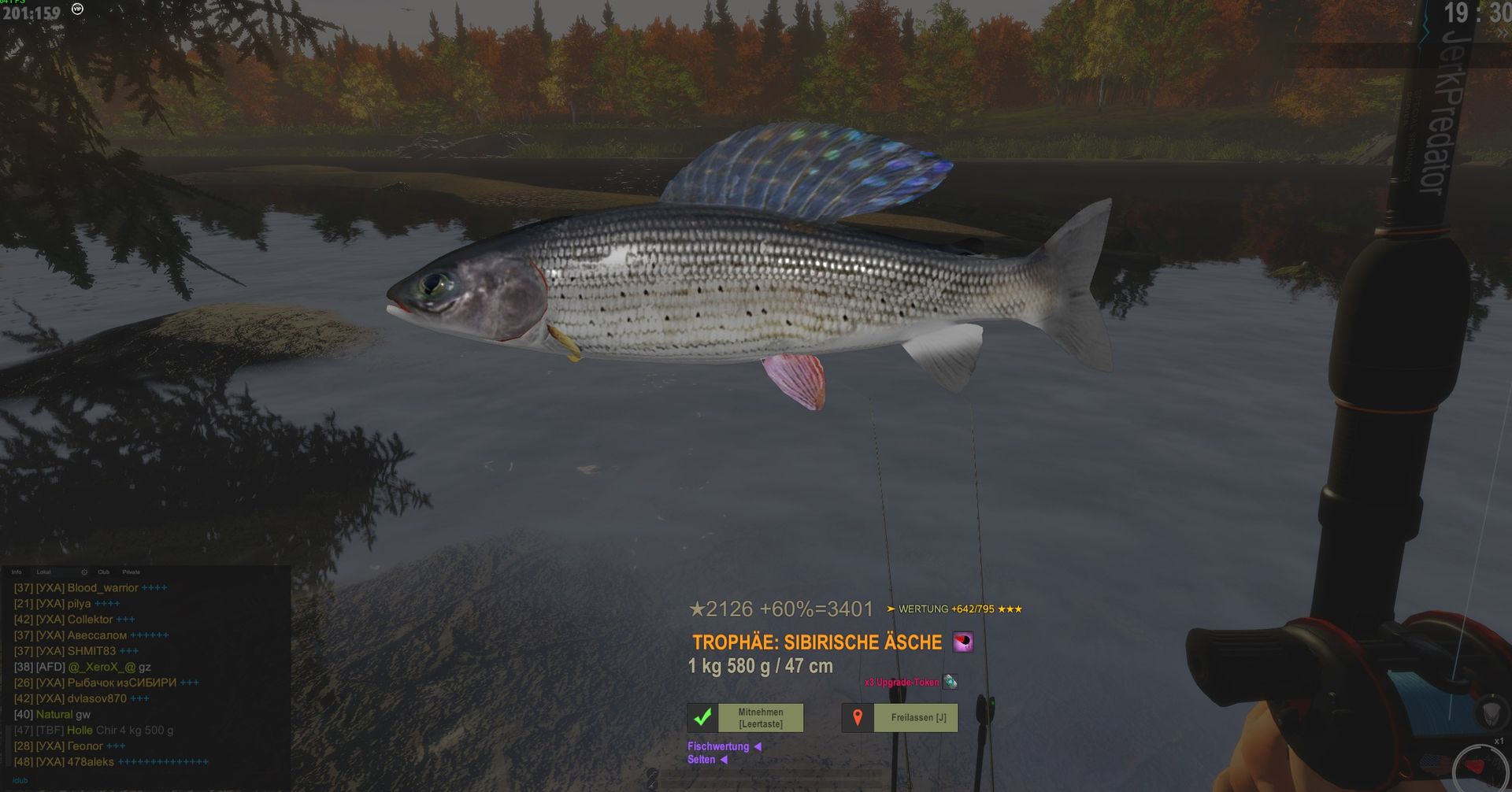Viewport: 1512px width, 792px height.
Task: Click the VIP badge icon at the top
Action: click(77, 9)
